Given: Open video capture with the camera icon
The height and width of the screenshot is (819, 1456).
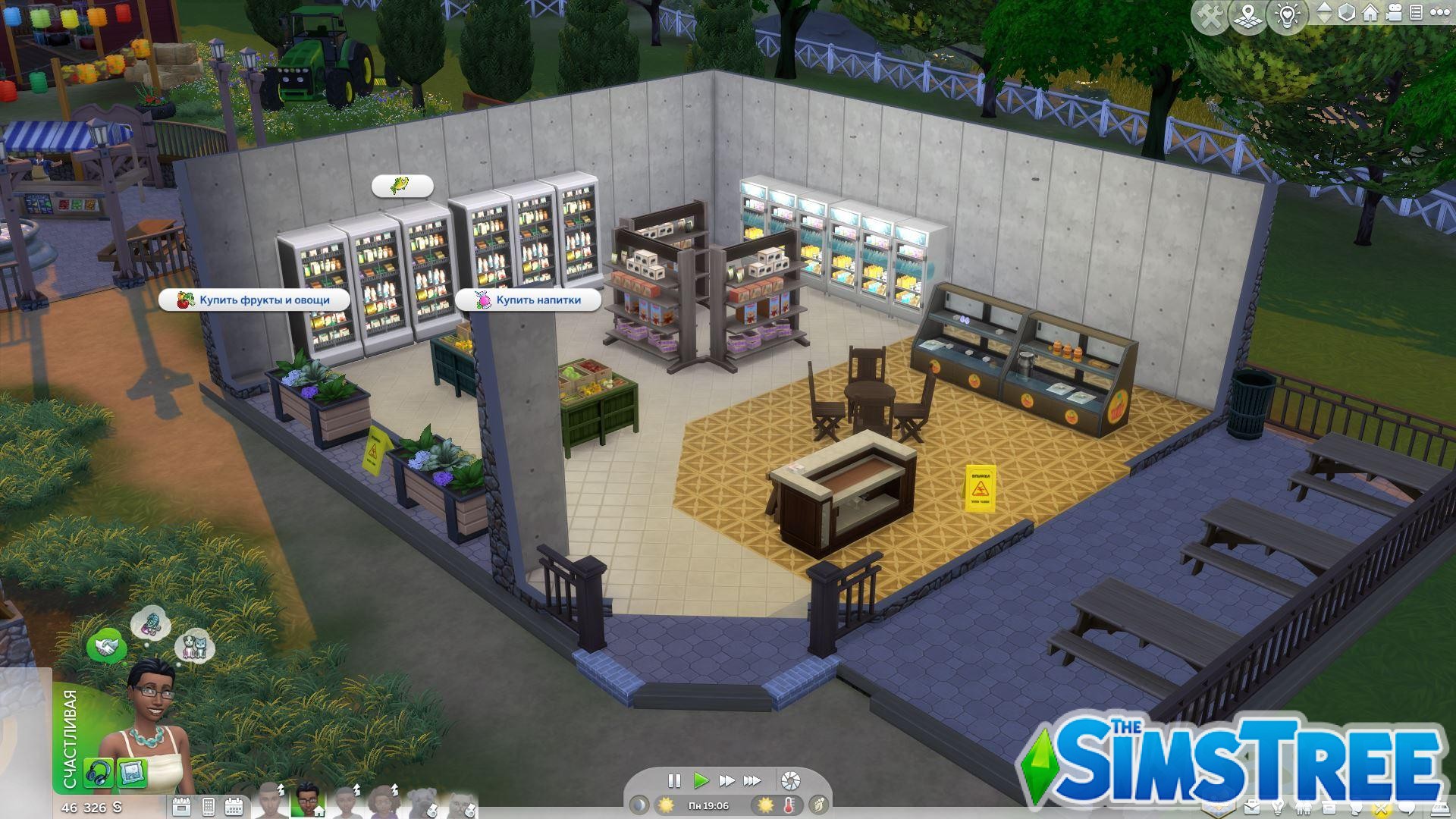Looking at the screenshot, I should coord(1394,13).
